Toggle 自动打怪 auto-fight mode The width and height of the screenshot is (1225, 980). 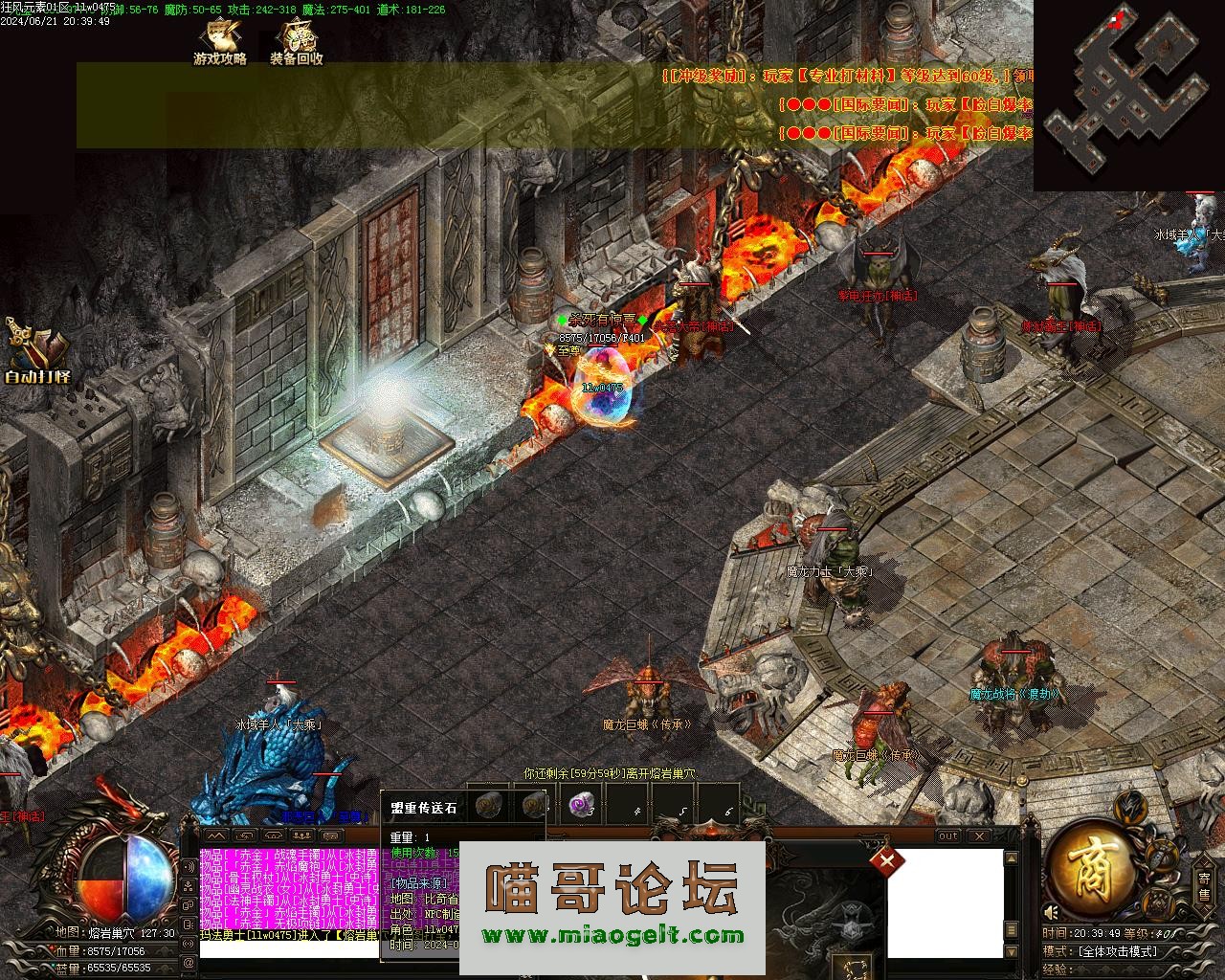click(36, 354)
